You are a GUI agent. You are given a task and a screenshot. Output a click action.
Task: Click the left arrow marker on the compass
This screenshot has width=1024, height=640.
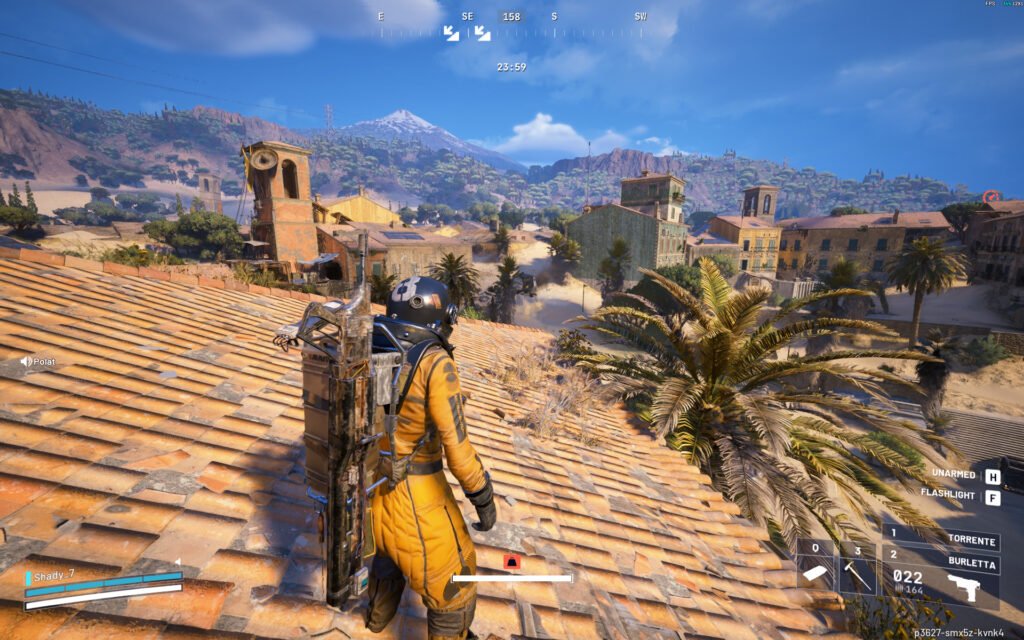(452, 34)
